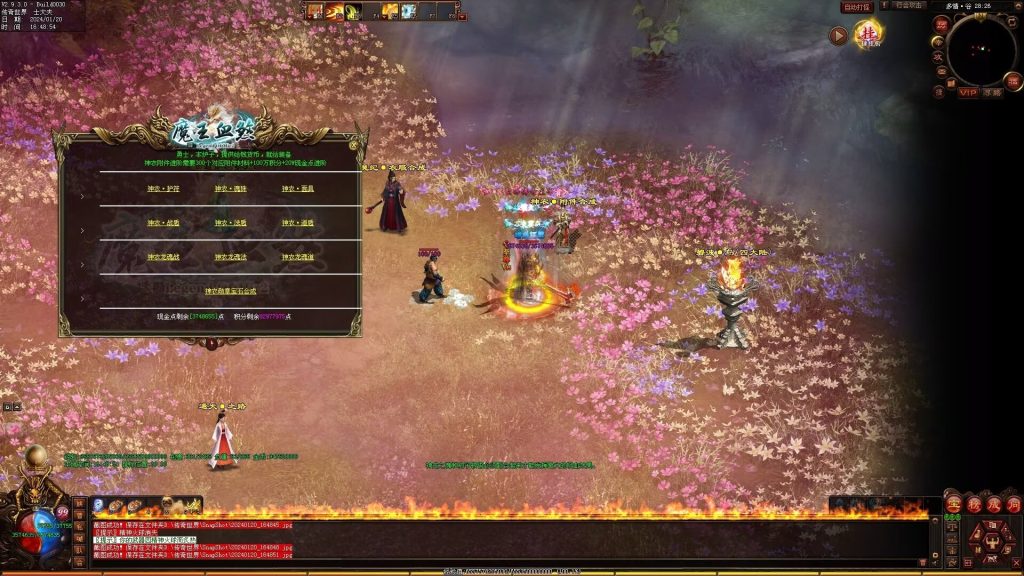The height and width of the screenshot is (576, 1024).
Task: Select the 神农·法盾 link
Action: (230, 223)
